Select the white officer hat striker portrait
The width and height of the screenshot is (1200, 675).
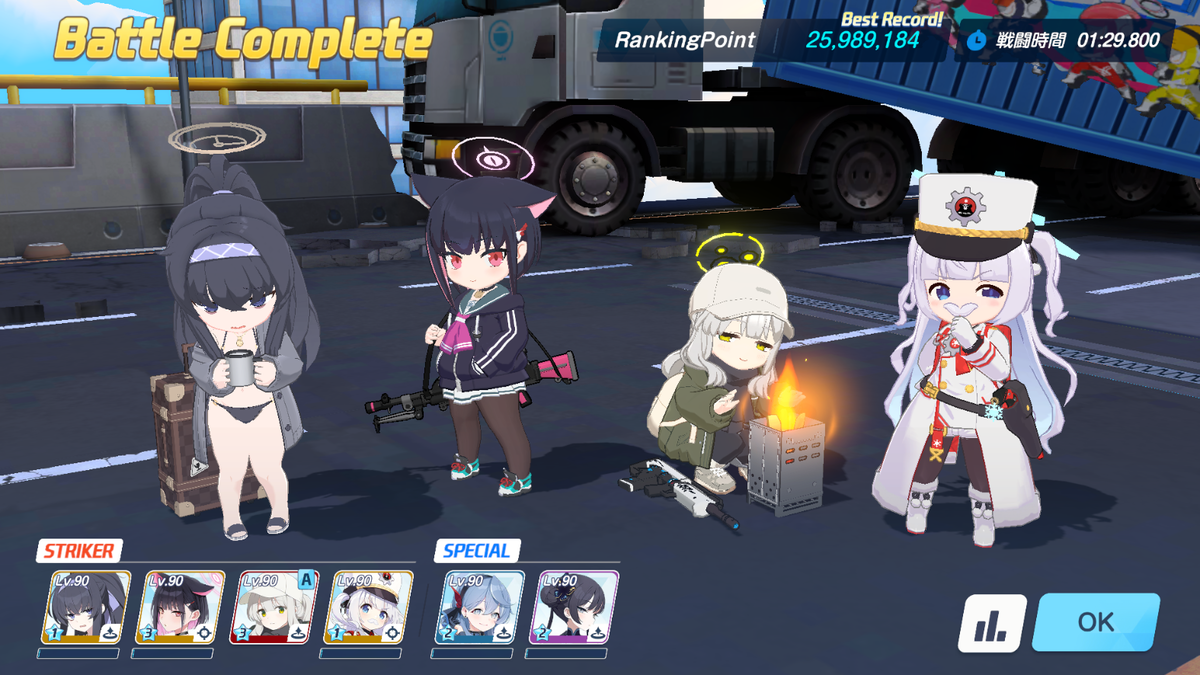(x=369, y=607)
